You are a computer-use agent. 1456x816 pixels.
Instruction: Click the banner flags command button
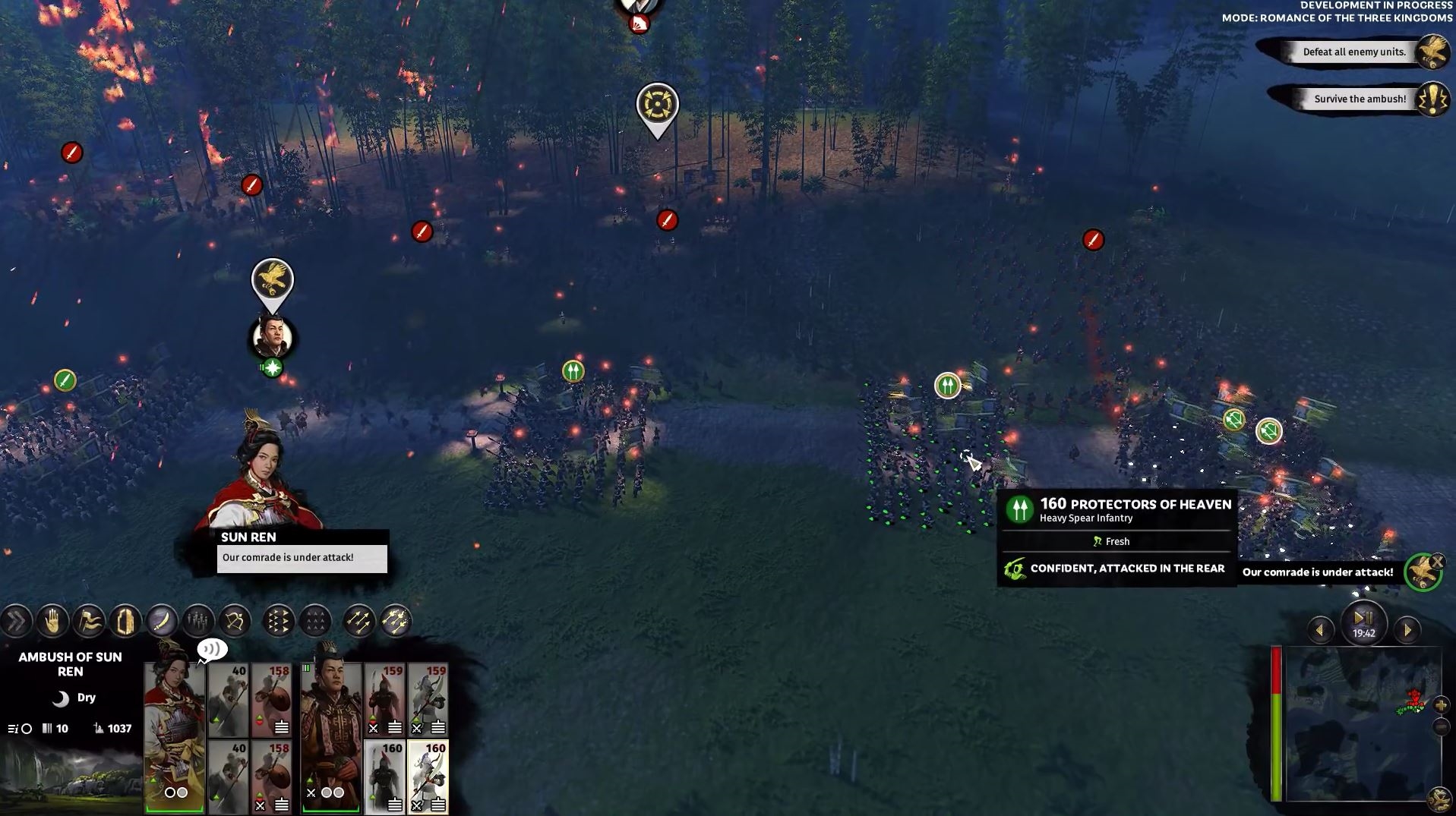[89, 621]
